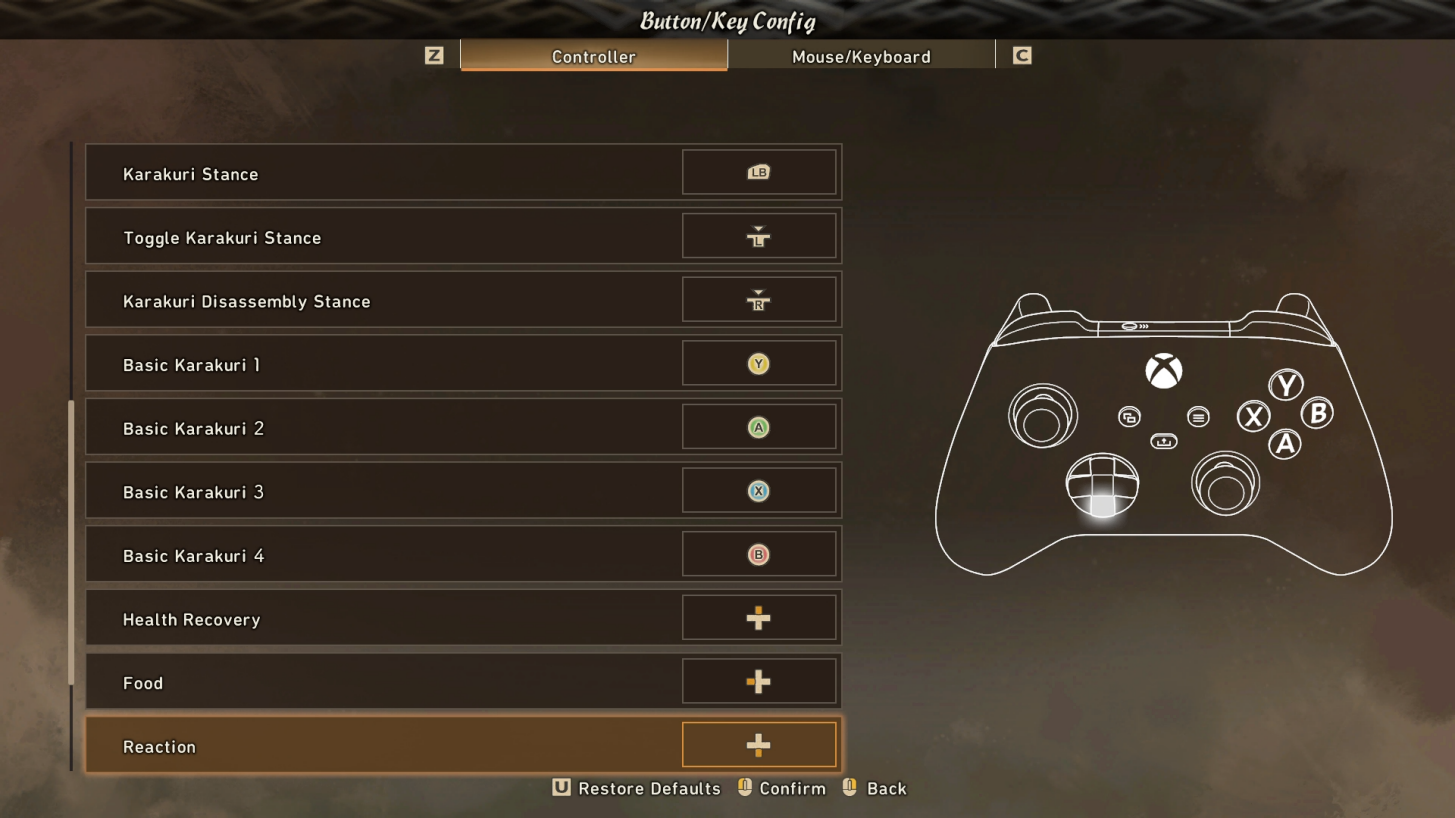Screen dimensions: 1455x818
Task: Select the Y button binding for Basic Karakuri 1
Action: (758, 363)
